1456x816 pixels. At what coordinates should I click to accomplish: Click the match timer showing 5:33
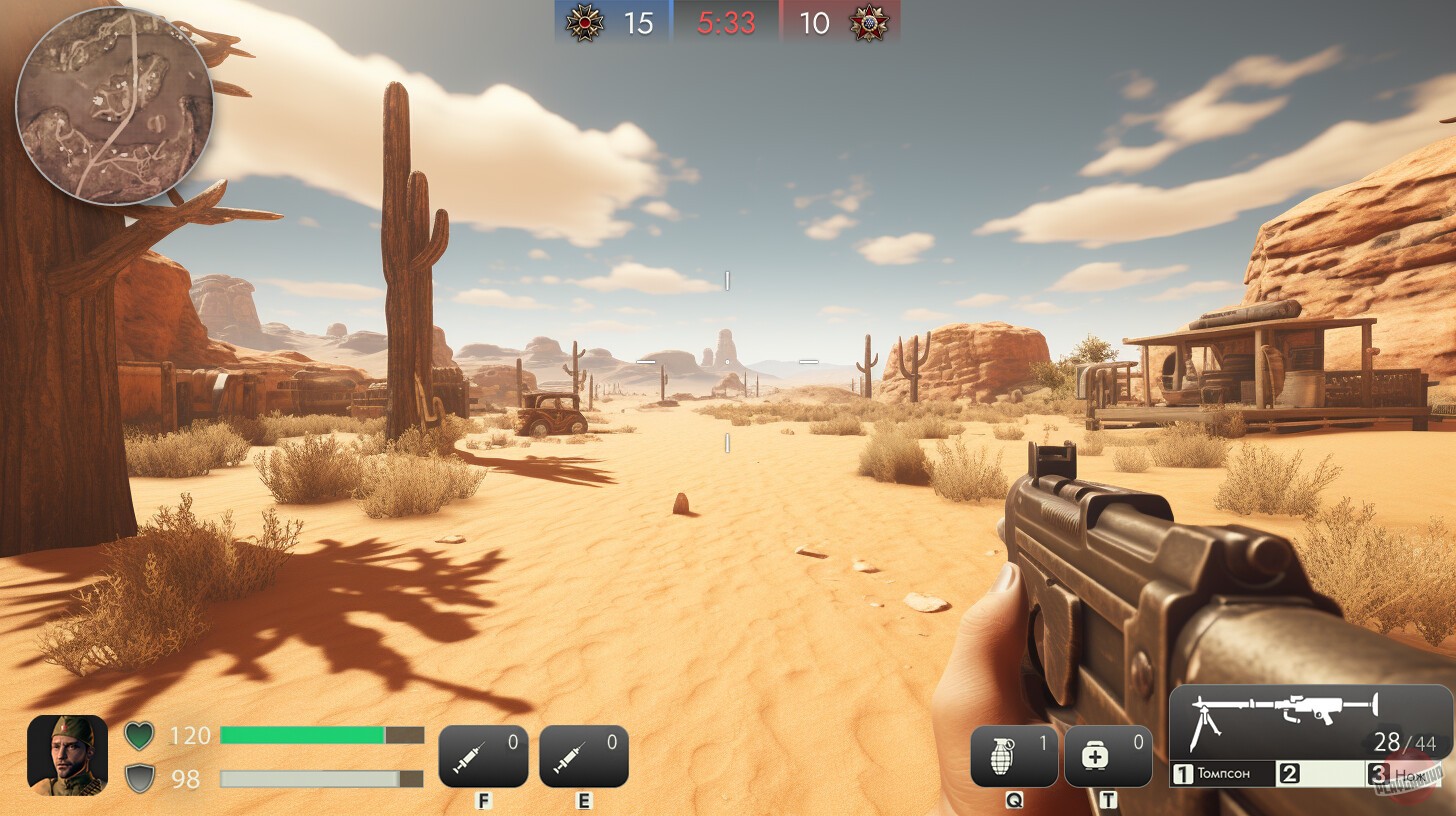726,22
